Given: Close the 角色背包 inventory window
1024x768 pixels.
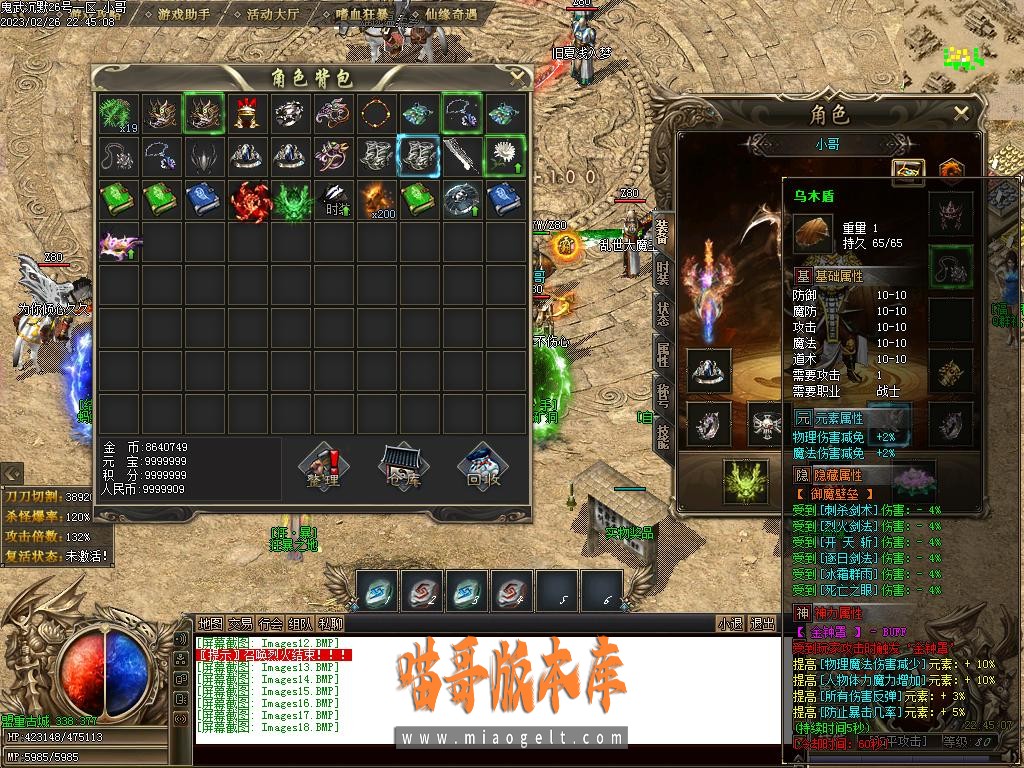Looking at the screenshot, I should coord(517,76).
